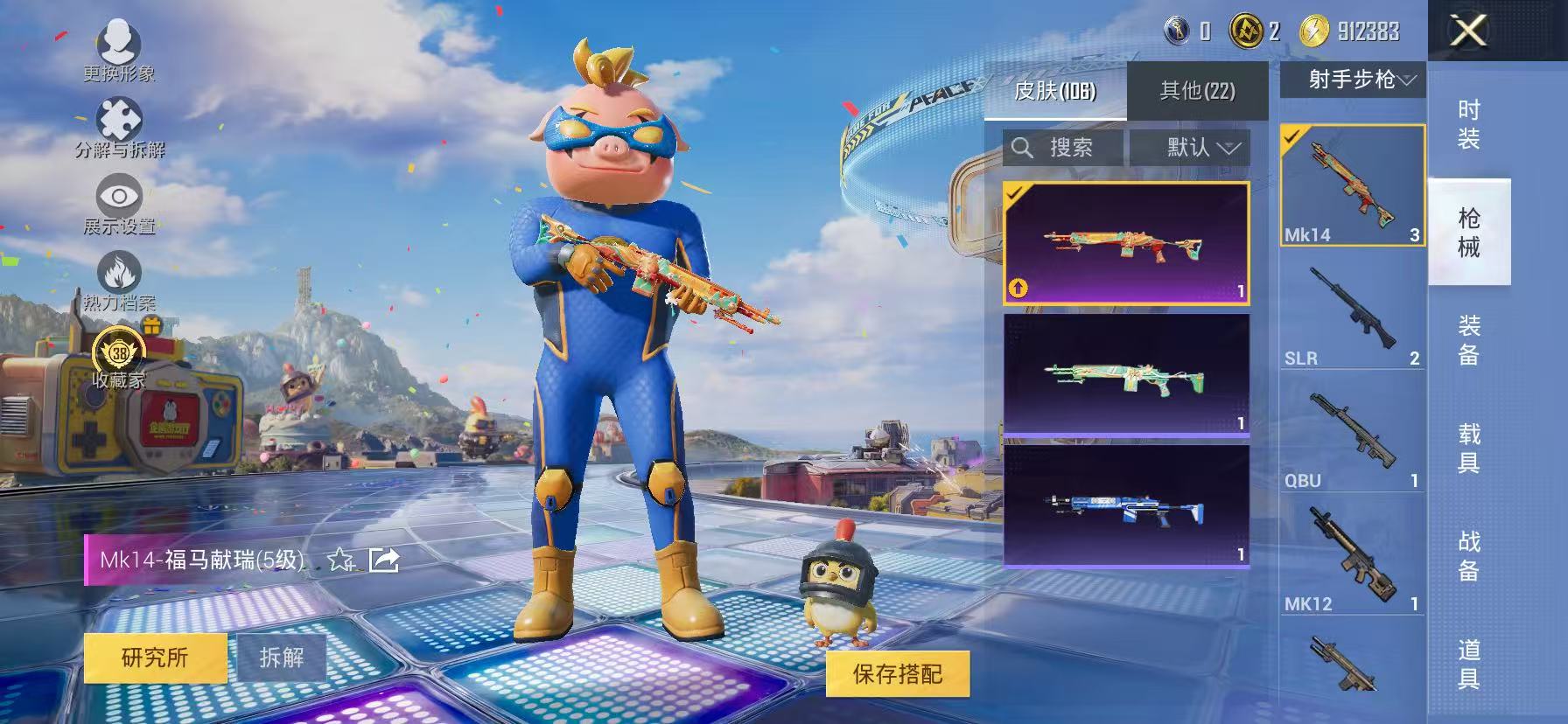This screenshot has width=1568, height=724.
Task: Open 展示设置 via the eye icon
Action: point(118,197)
